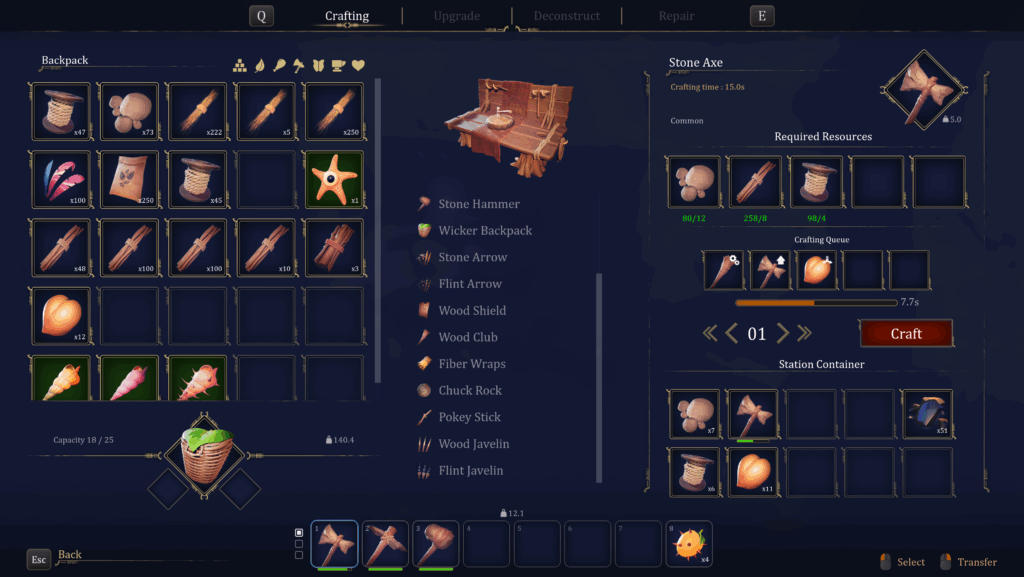Choose the Fiber Wraps recipe

click(471, 364)
